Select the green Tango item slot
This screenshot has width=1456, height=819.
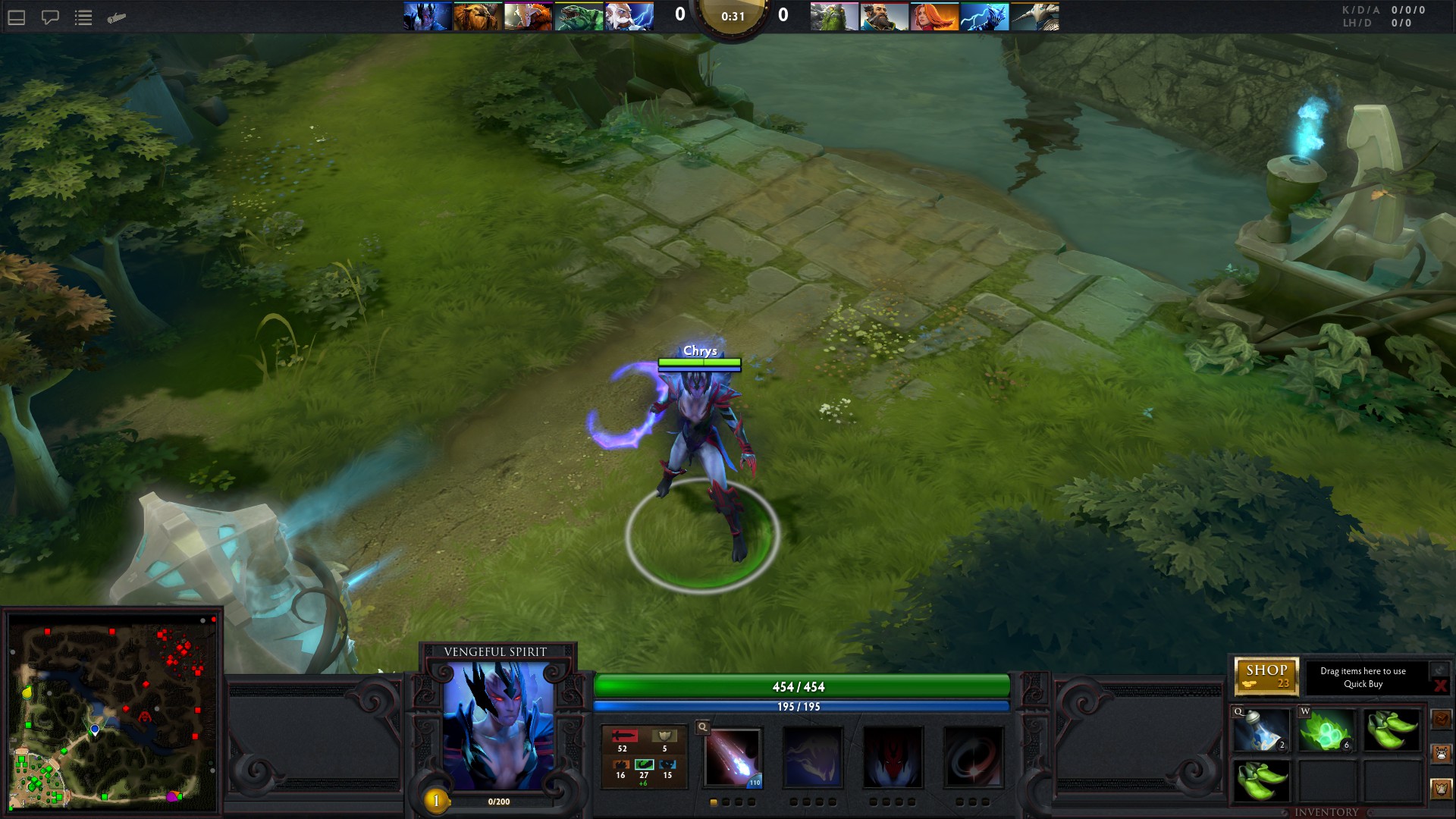(1326, 731)
